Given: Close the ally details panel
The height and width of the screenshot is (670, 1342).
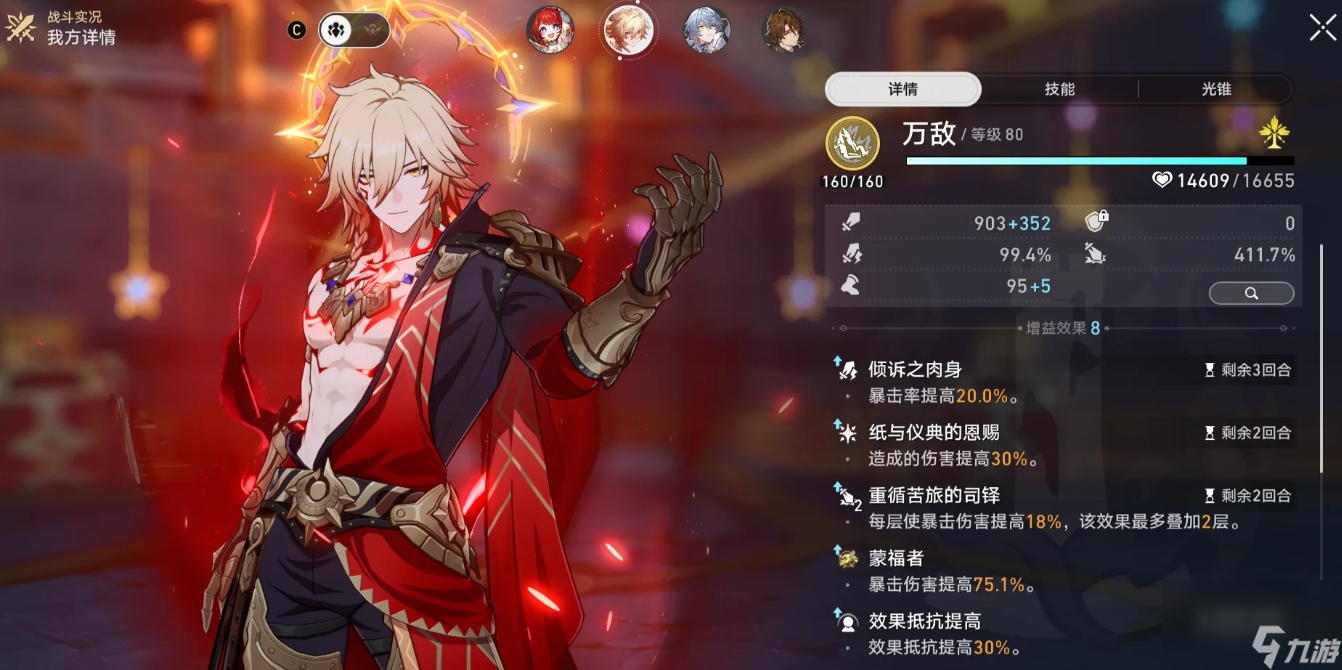Looking at the screenshot, I should click(1321, 28).
